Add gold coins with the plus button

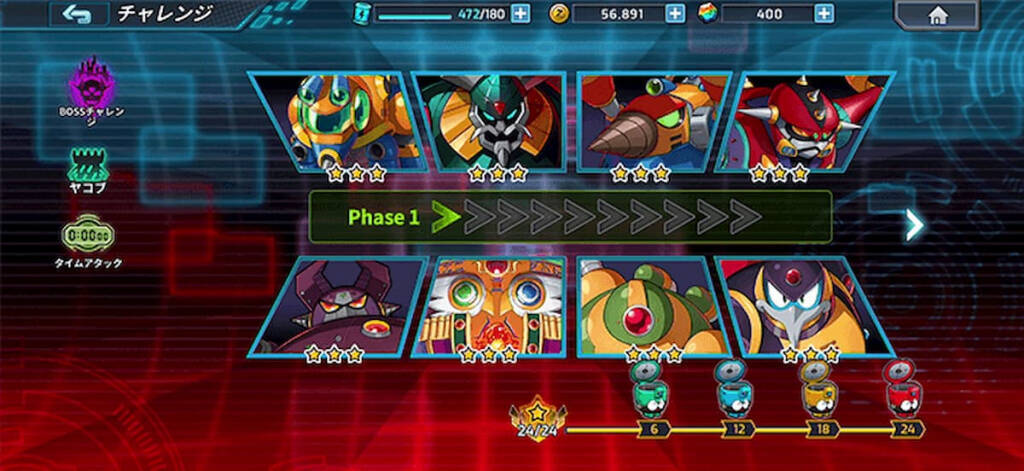point(675,14)
